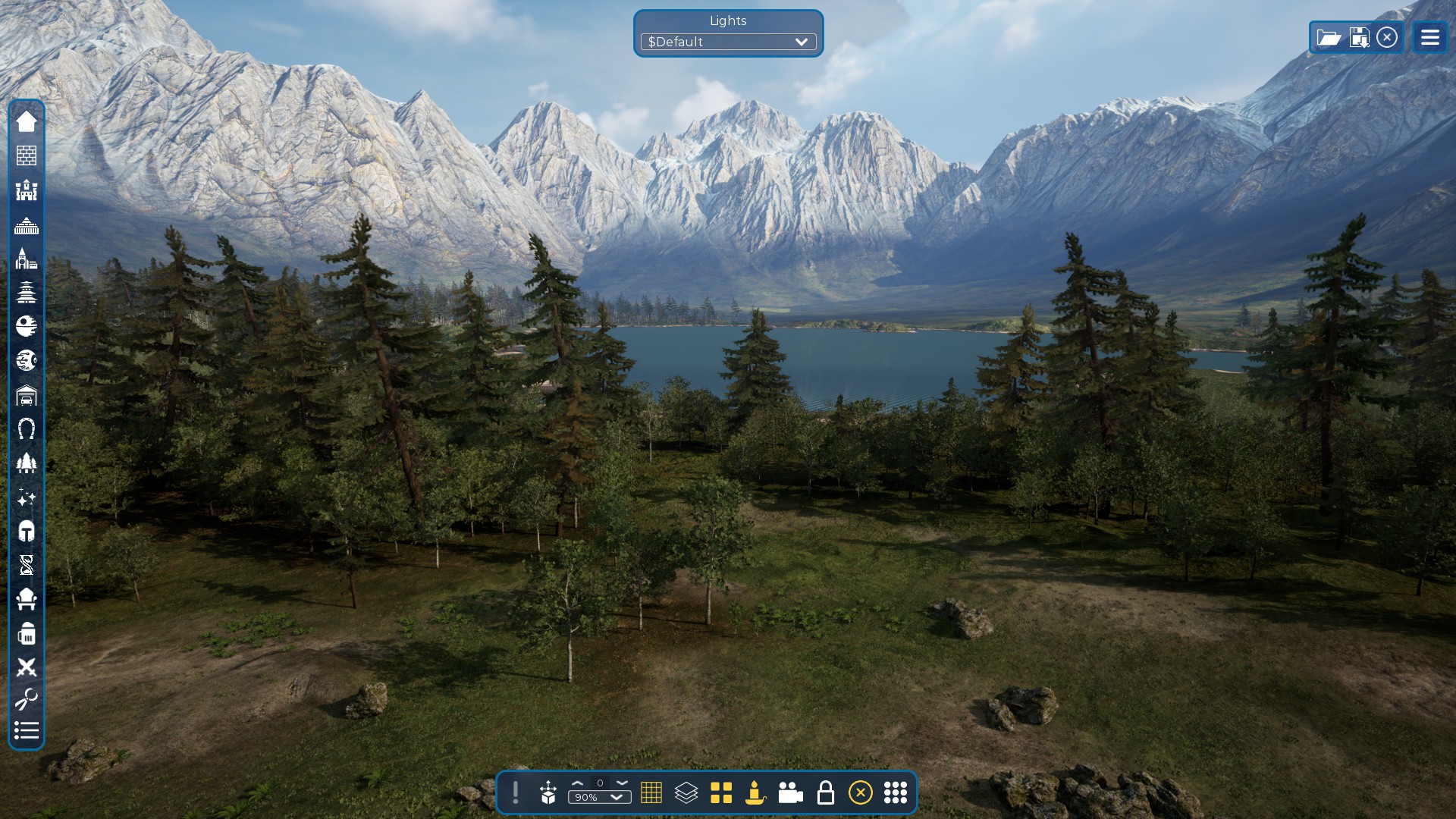
Task: Select the pine trees category
Action: [27, 463]
